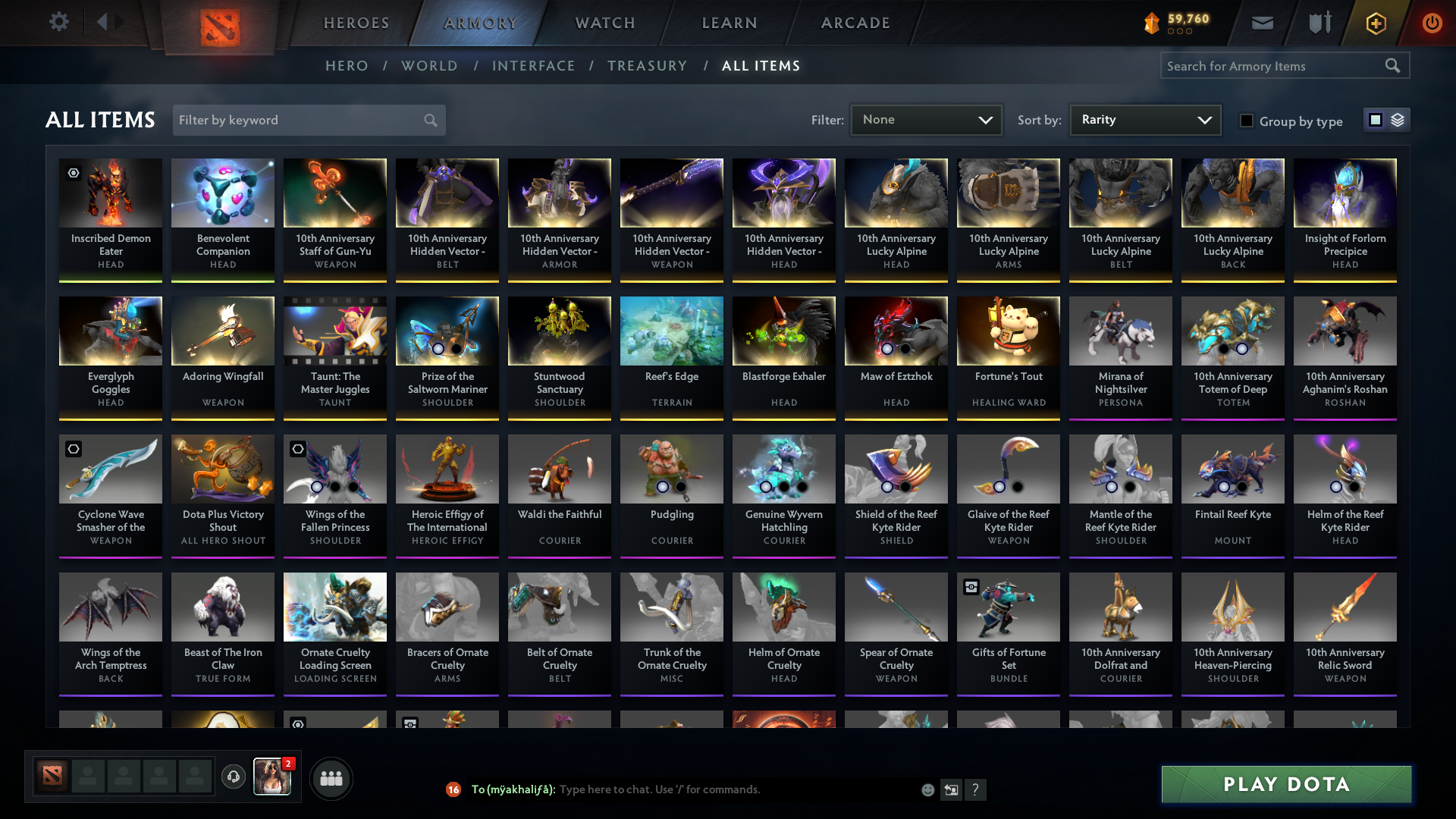1456x819 pixels.
Task: Open the gold Dota Plus icon
Action: [x=1375, y=23]
